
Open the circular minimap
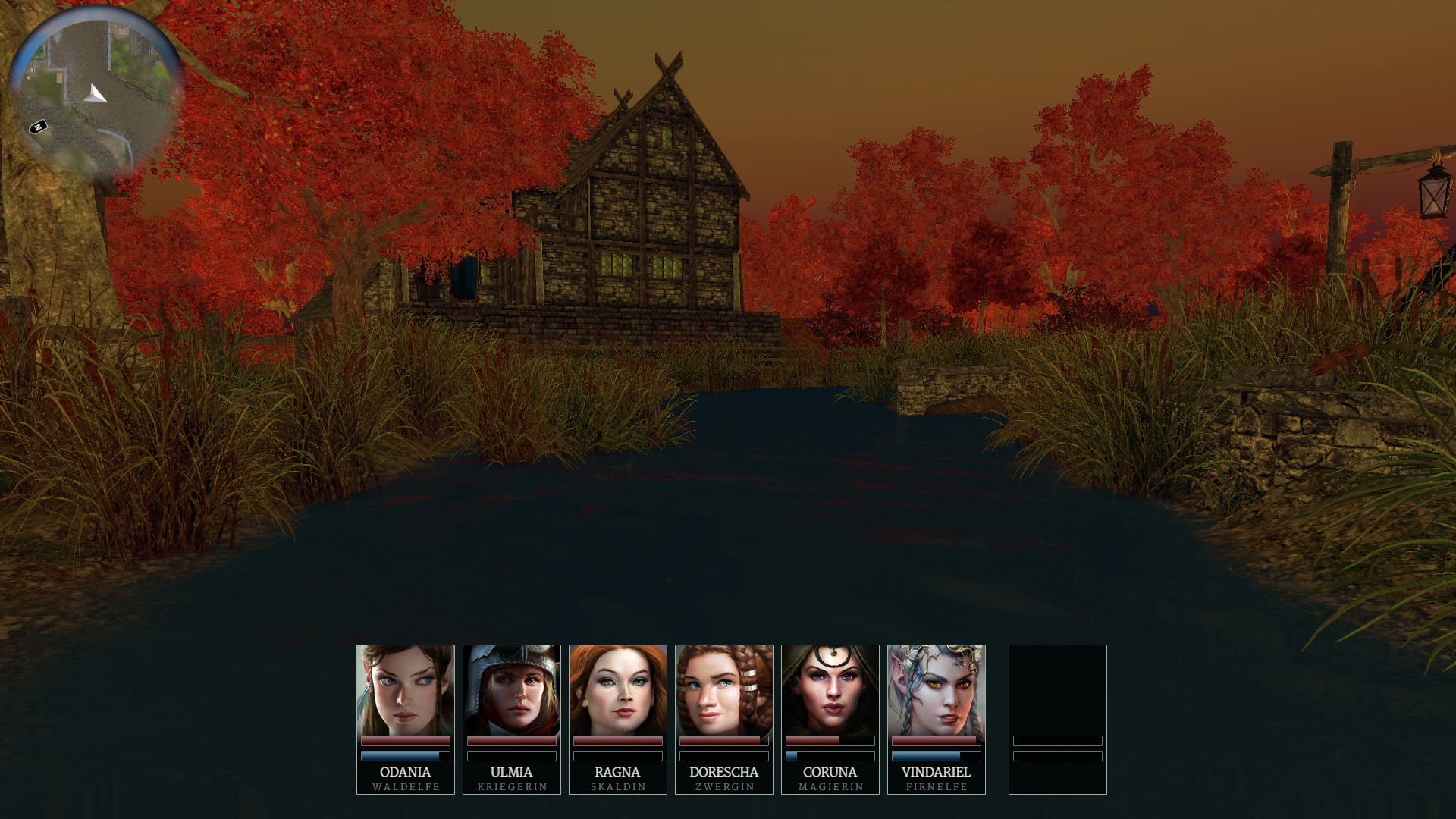click(x=96, y=91)
